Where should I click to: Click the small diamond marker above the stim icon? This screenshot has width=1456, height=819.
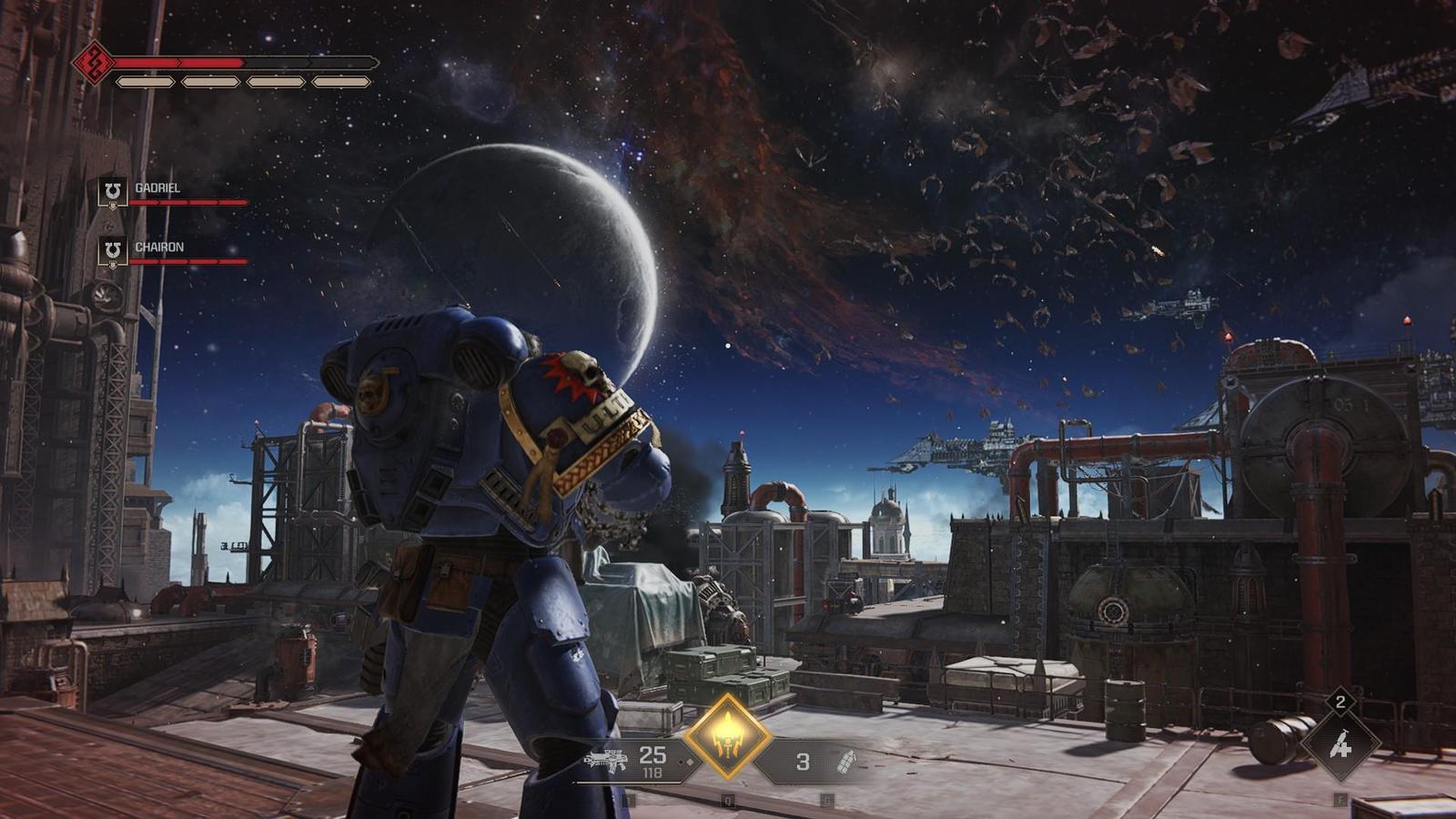click(x=1340, y=703)
